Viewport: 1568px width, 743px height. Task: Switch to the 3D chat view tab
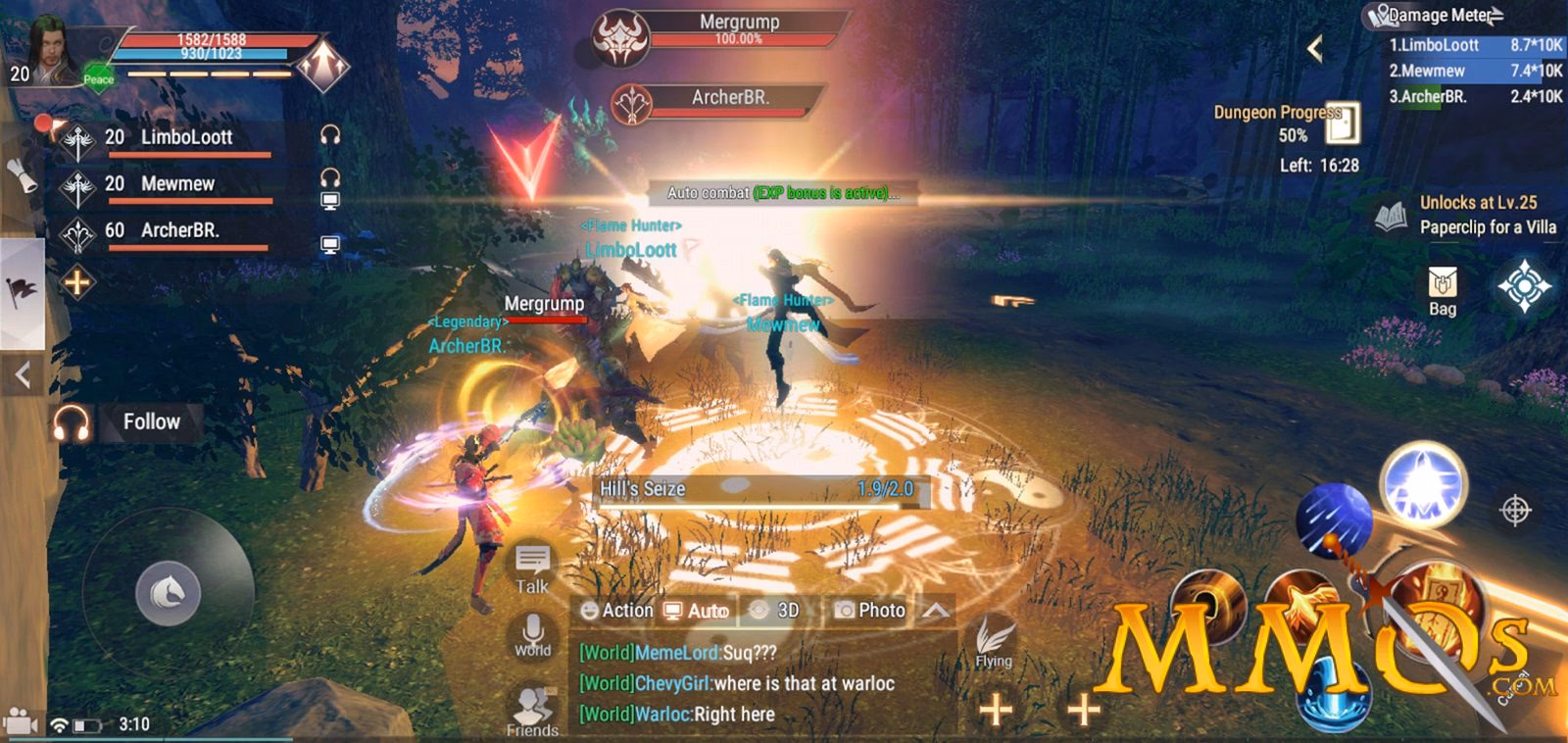[x=775, y=610]
